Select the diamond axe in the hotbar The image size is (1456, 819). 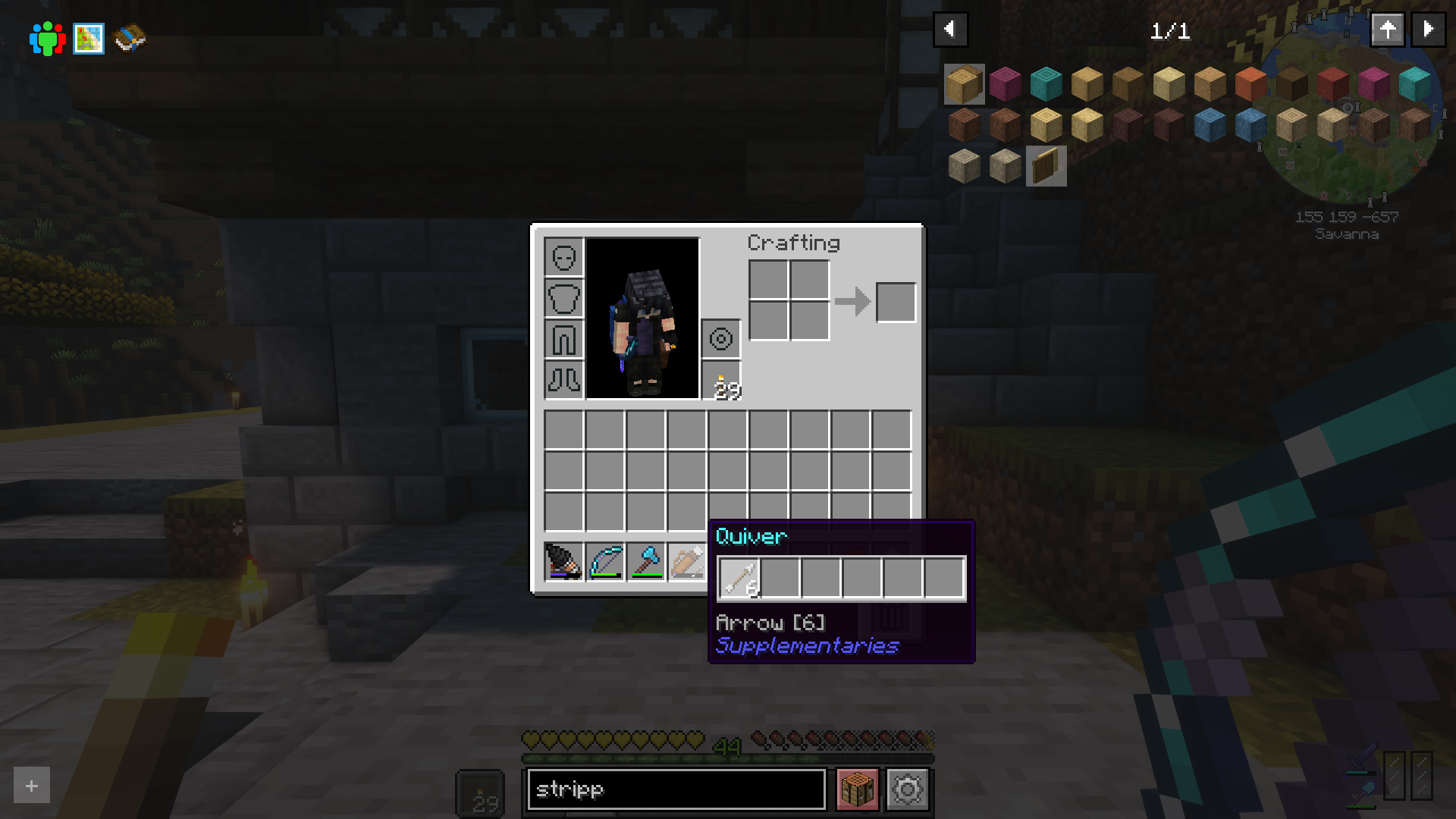[x=645, y=561]
